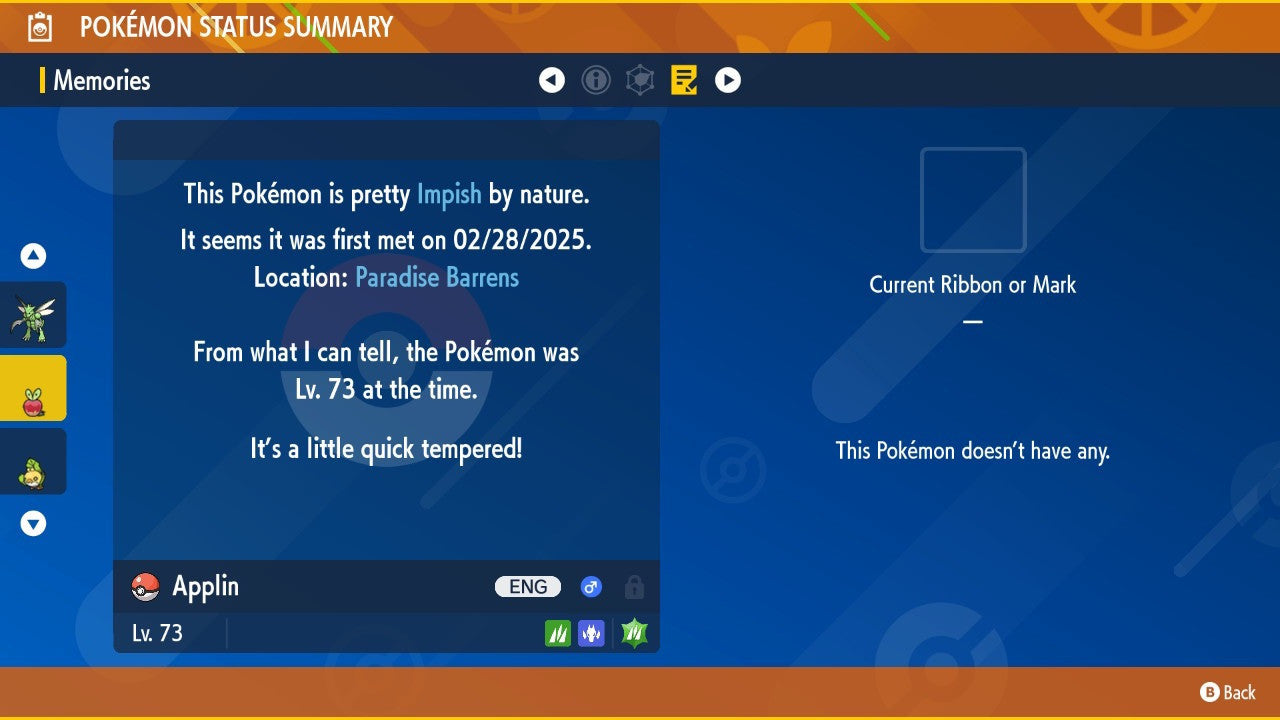This screenshot has width=1280, height=720.
Task: Go to the previous summary page arrow
Action: point(552,80)
